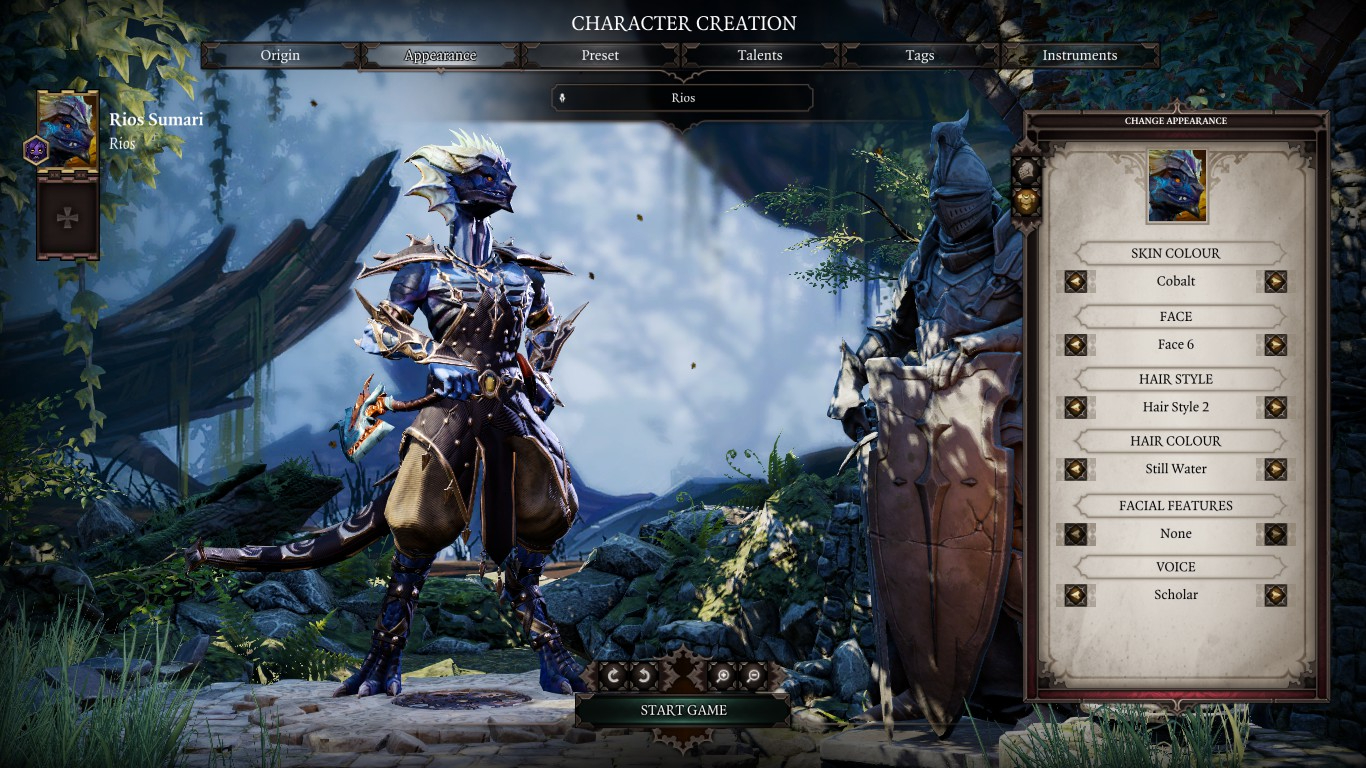Rotate the character counter-clockwise
Image resolution: width=1366 pixels, height=768 pixels.
[645, 677]
